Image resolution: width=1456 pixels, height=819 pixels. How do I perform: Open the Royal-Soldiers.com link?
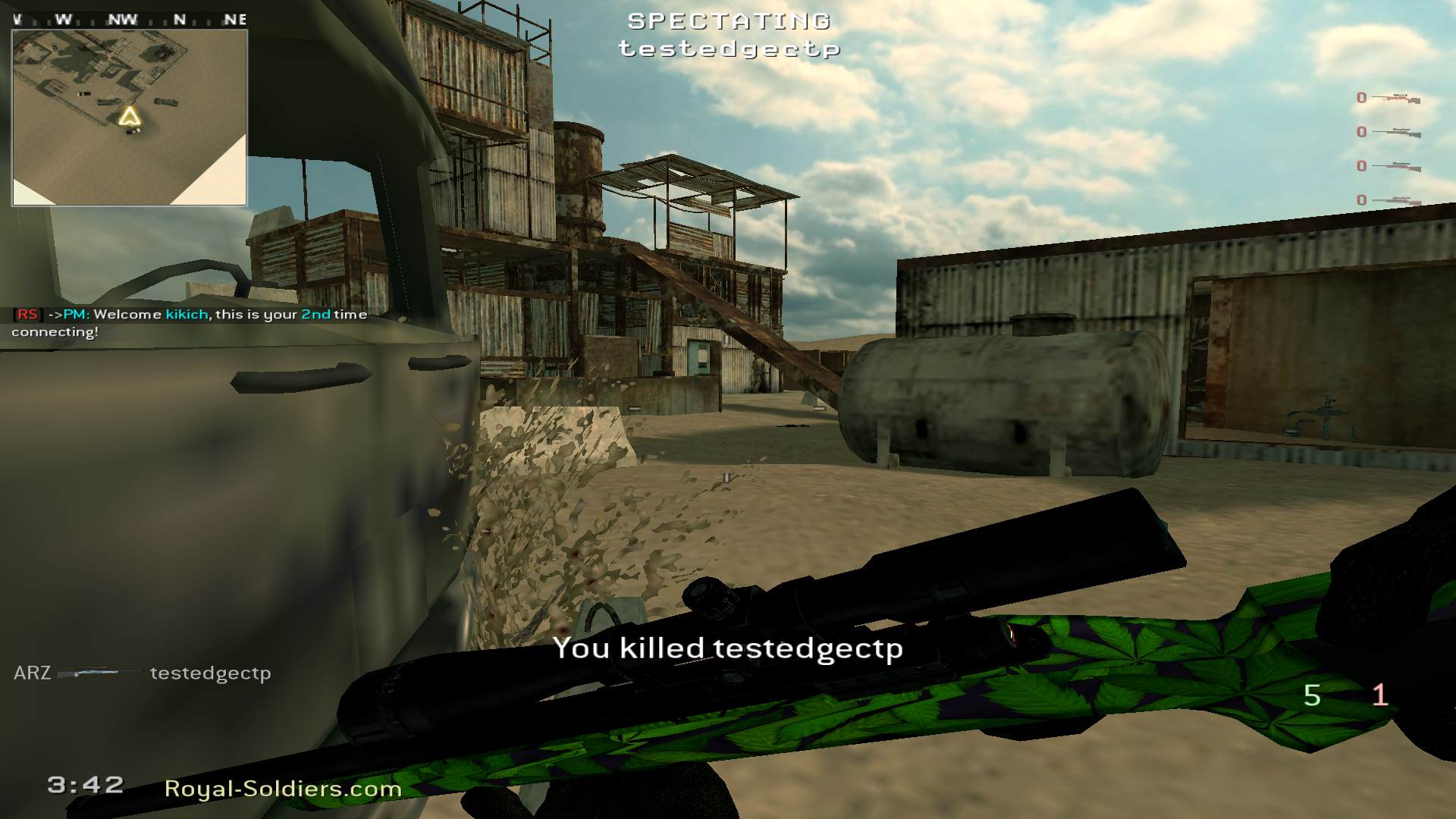pyautogui.click(x=281, y=789)
